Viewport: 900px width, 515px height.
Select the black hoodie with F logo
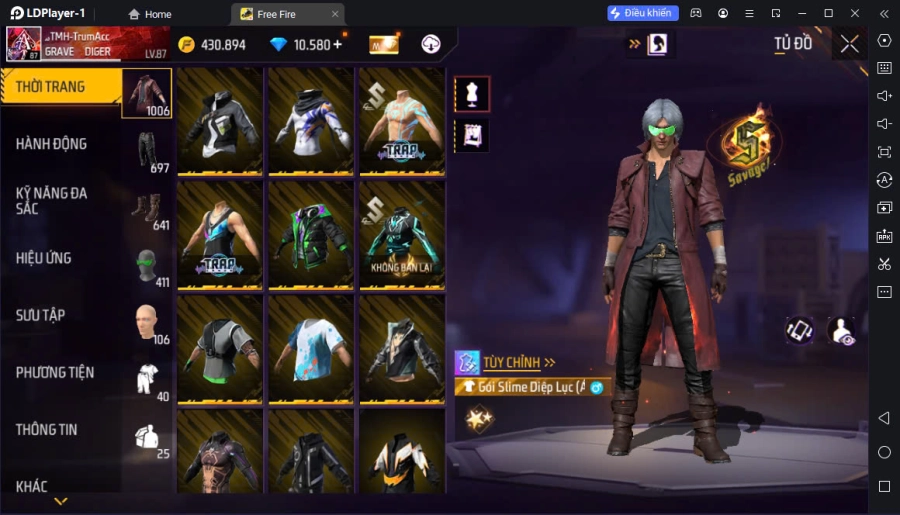[x=219, y=122]
